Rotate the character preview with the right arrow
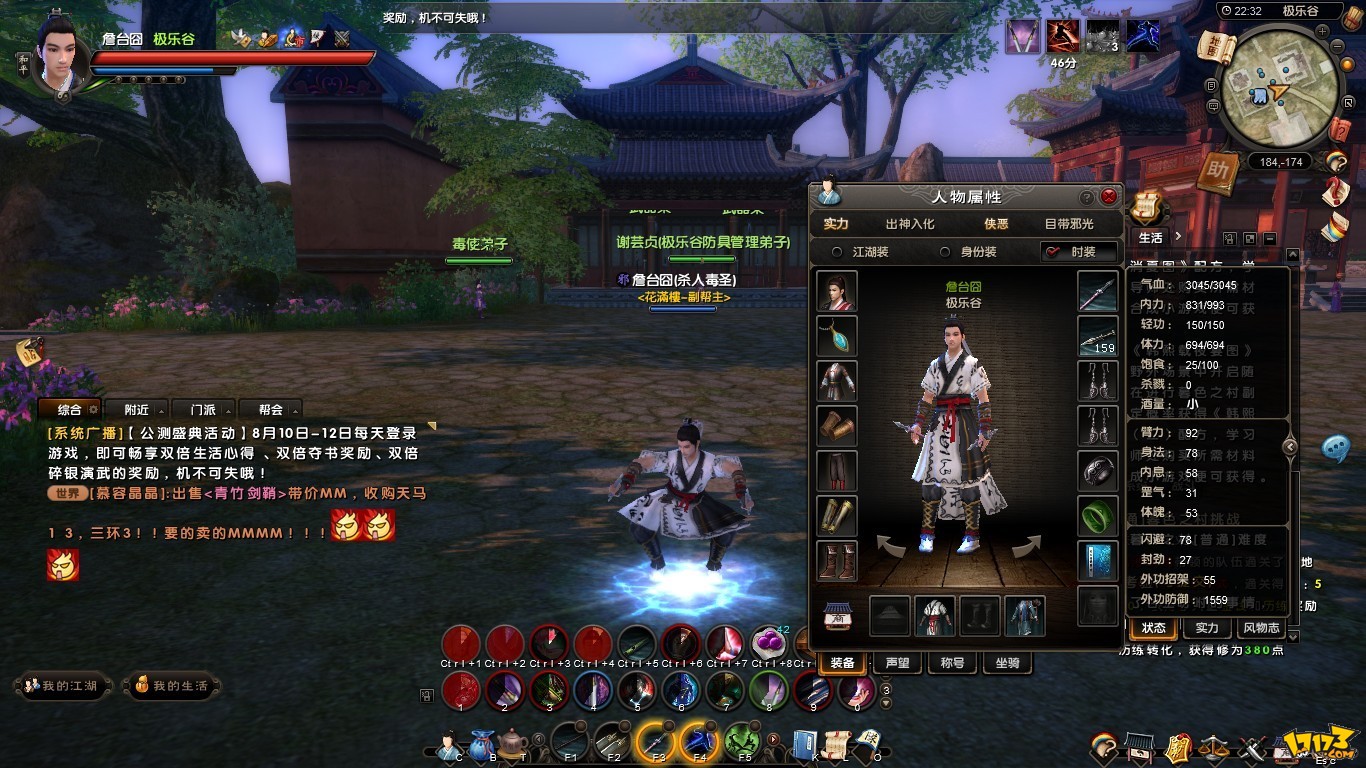This screenshot has height=768, width=1366. point(1024,546)
